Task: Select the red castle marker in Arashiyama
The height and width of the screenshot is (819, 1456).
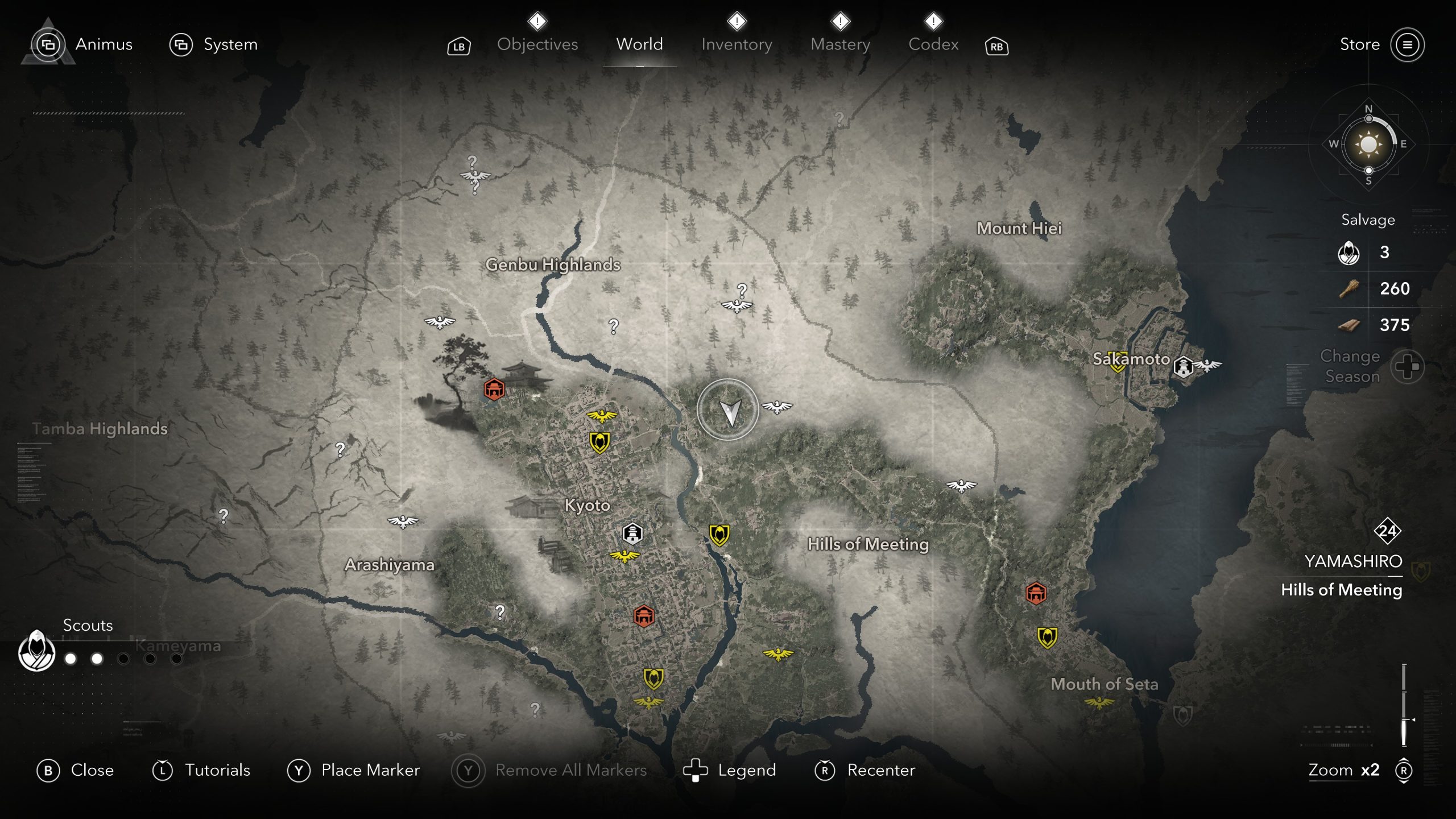Action: tap(494, 390)
